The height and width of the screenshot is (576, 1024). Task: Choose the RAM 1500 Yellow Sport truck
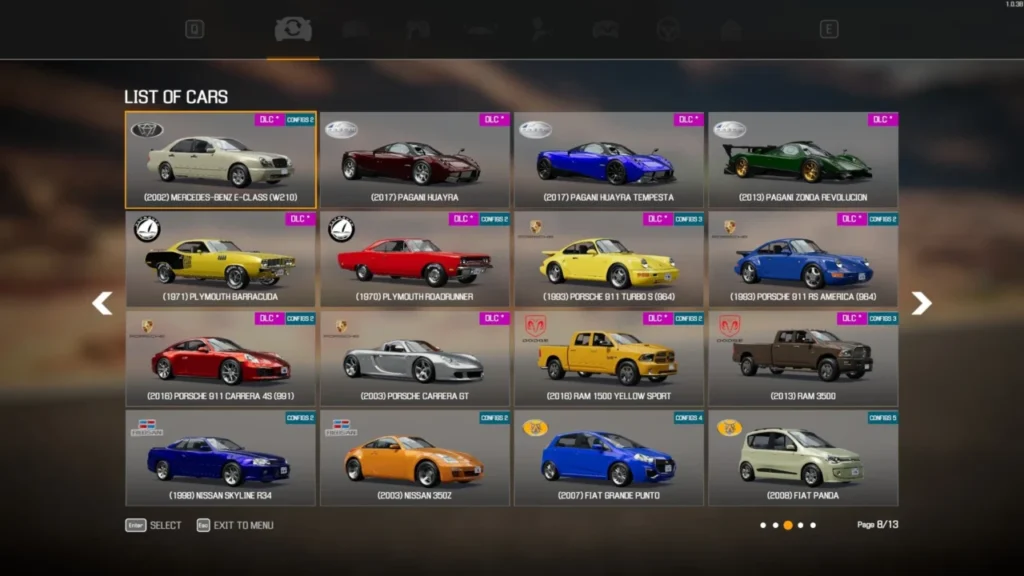coord(609,358)
